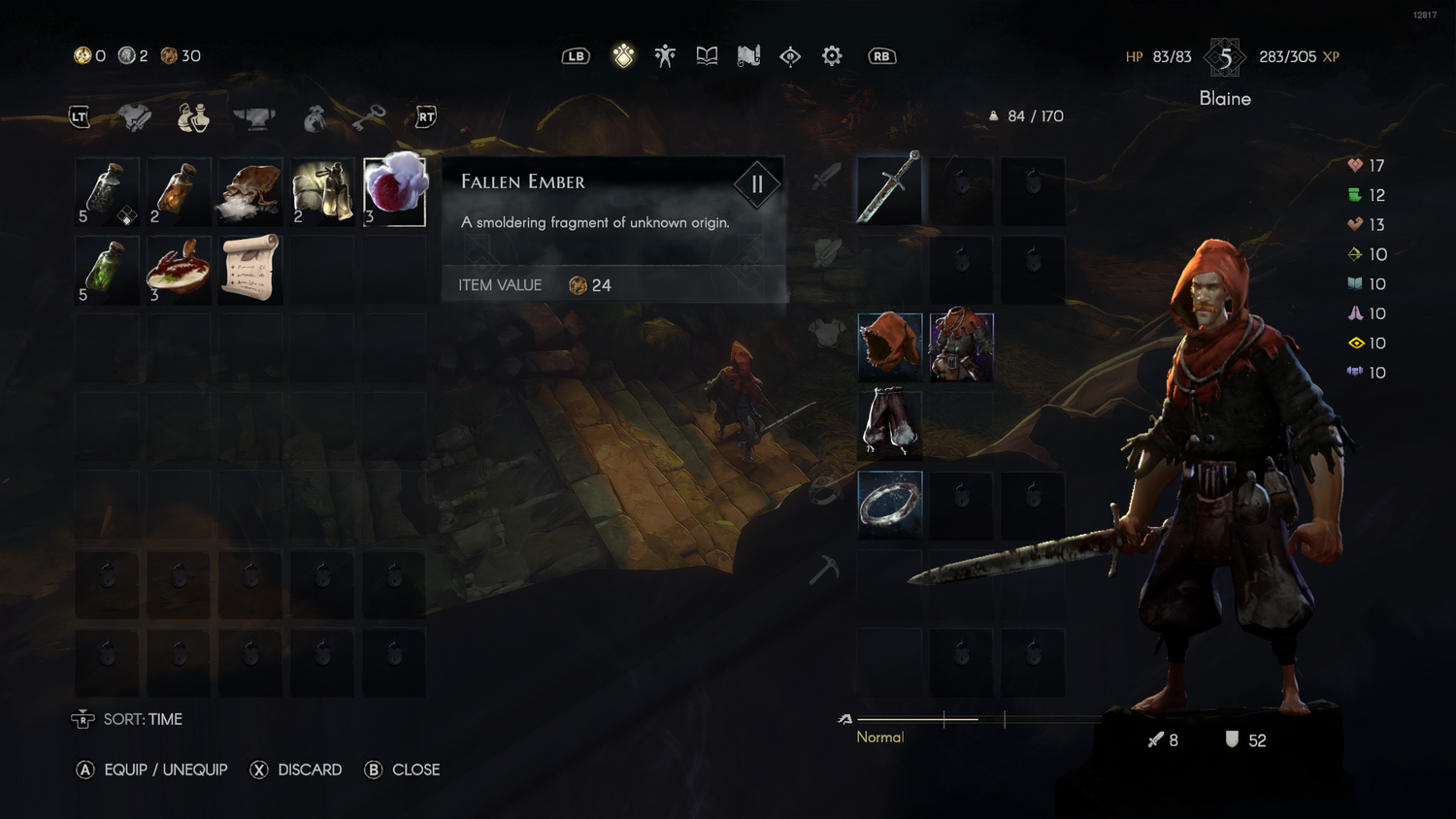Switch to the armor and weapons category
The height and width of the screenshot is (819, 1456).
(x=136, y=117)
